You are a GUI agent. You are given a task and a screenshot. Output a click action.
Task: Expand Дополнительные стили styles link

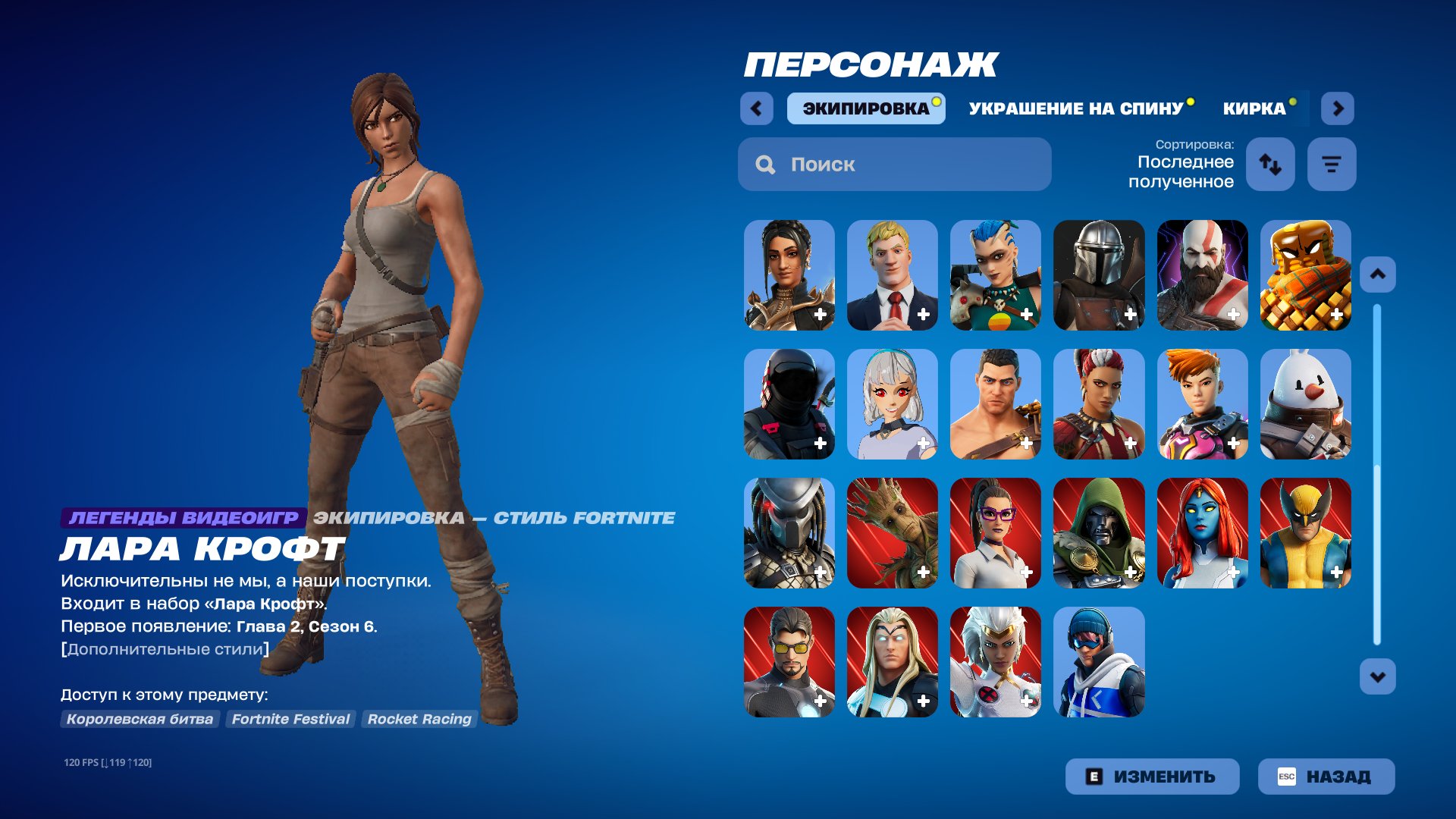click(x=165, y=648)
